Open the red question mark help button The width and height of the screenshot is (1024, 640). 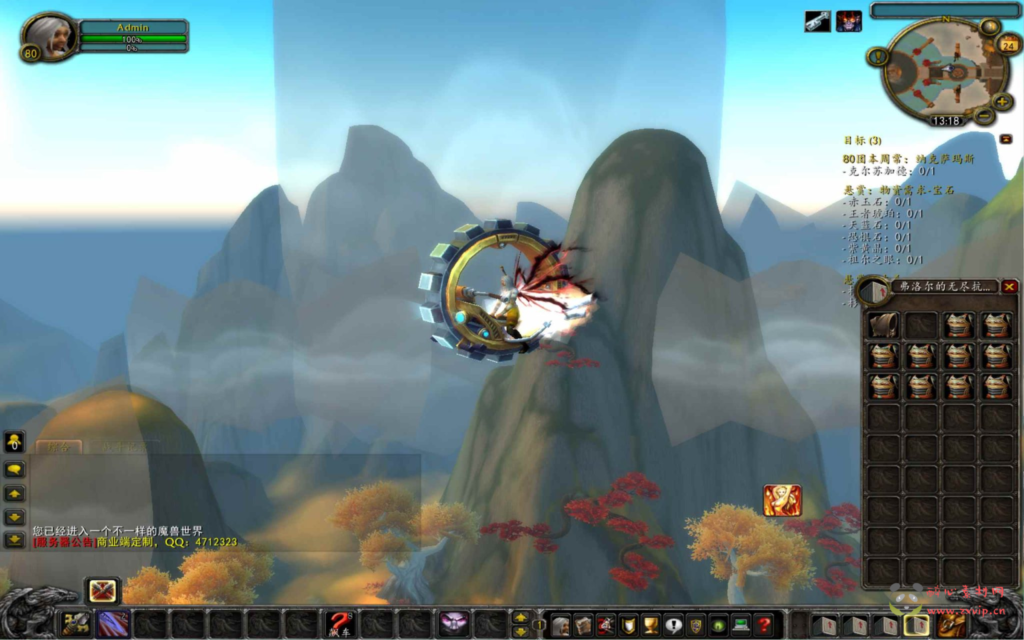(764, 625)
